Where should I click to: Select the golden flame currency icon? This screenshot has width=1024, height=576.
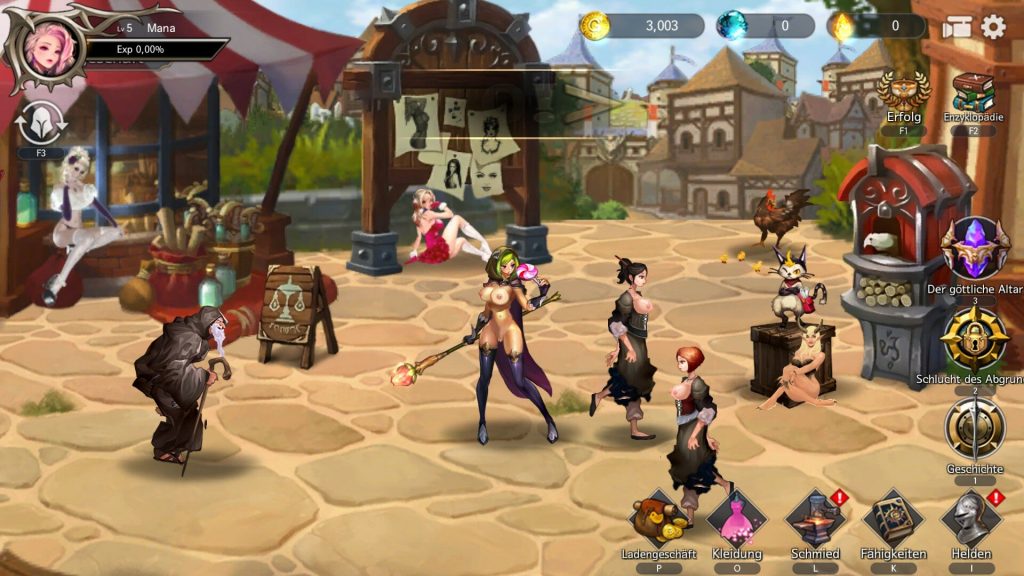click(840, 26)
